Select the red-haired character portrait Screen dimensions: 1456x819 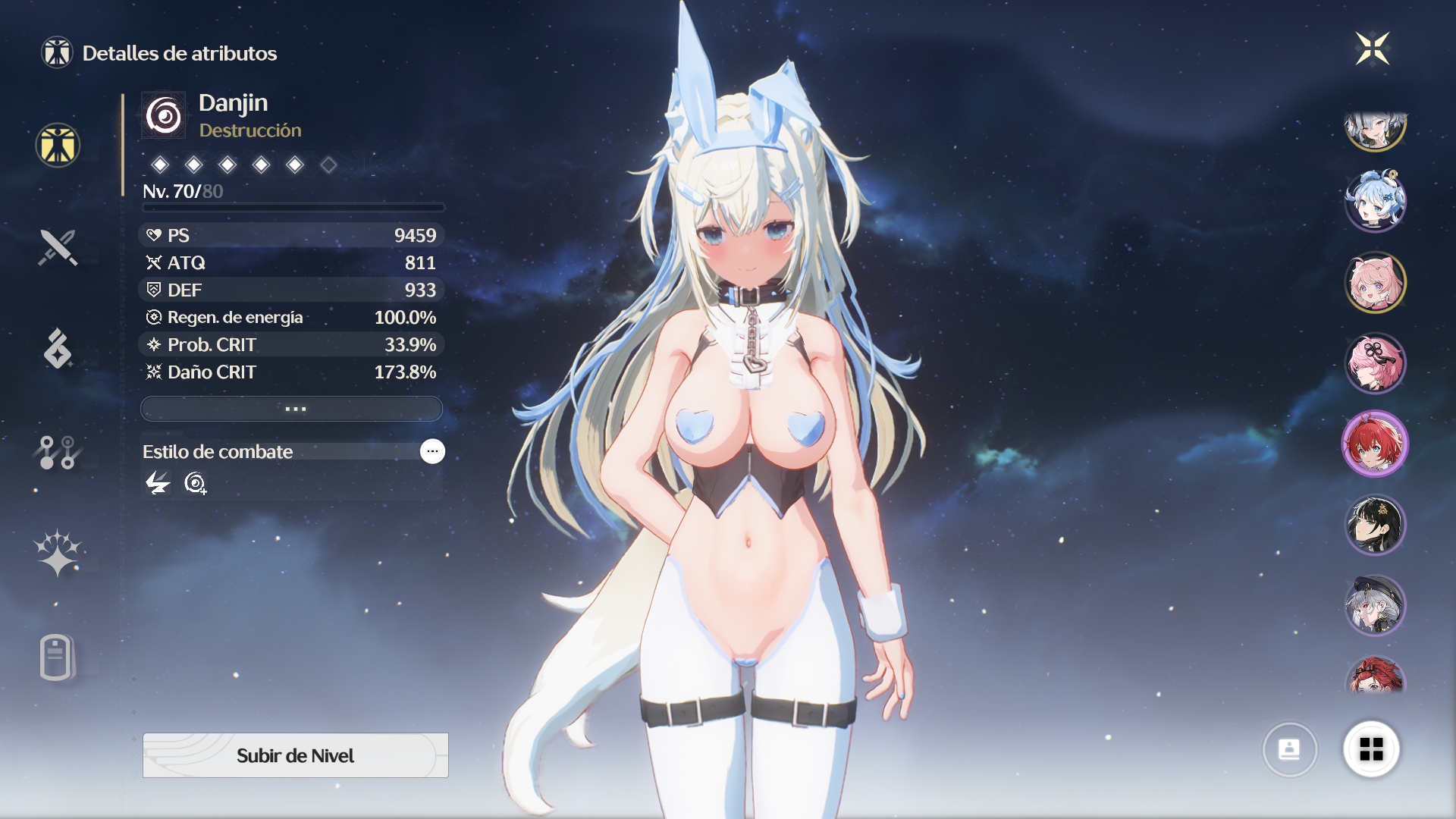click(x=1375, y=444)
